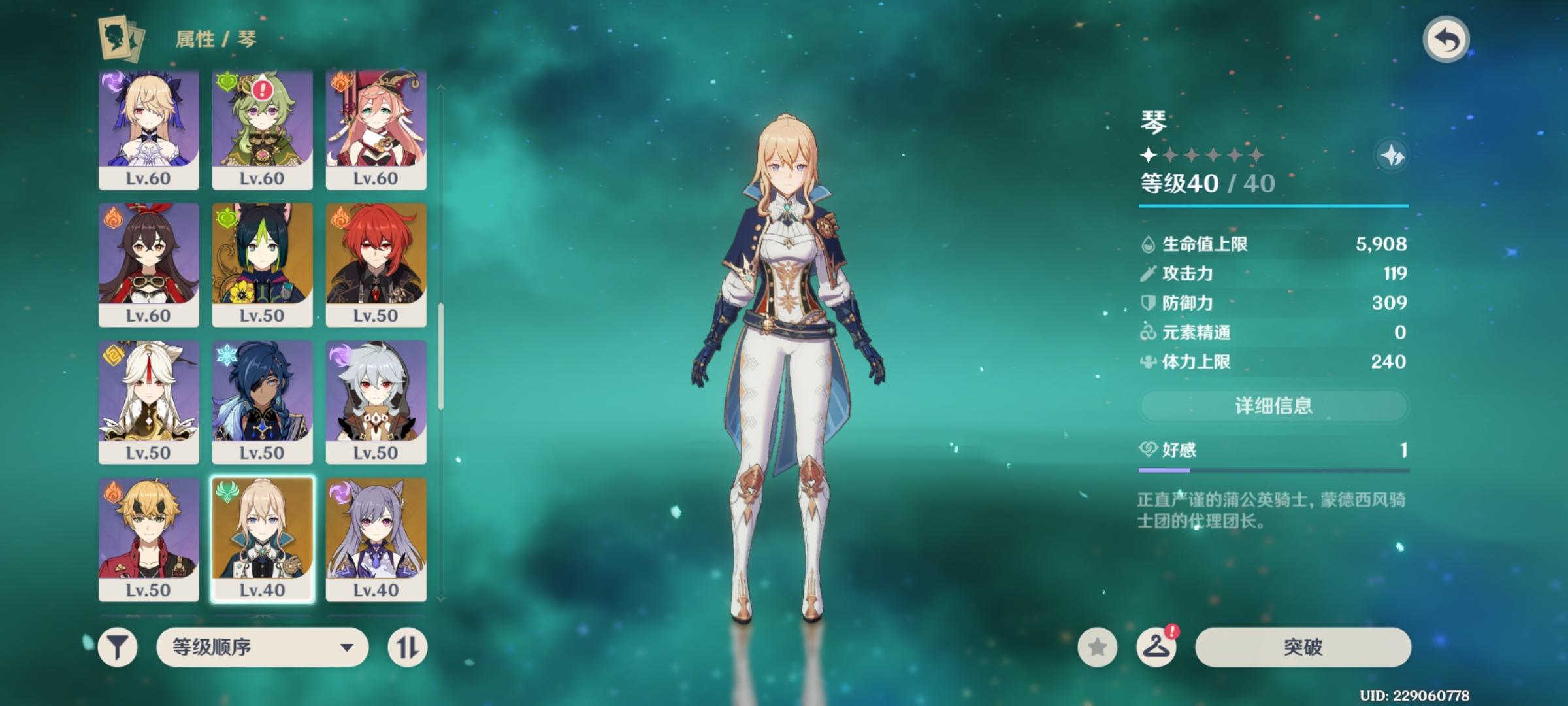1568x706 pixels.
Task: Open the 等级顺序 sort dropdown
Action: [262, 647]
